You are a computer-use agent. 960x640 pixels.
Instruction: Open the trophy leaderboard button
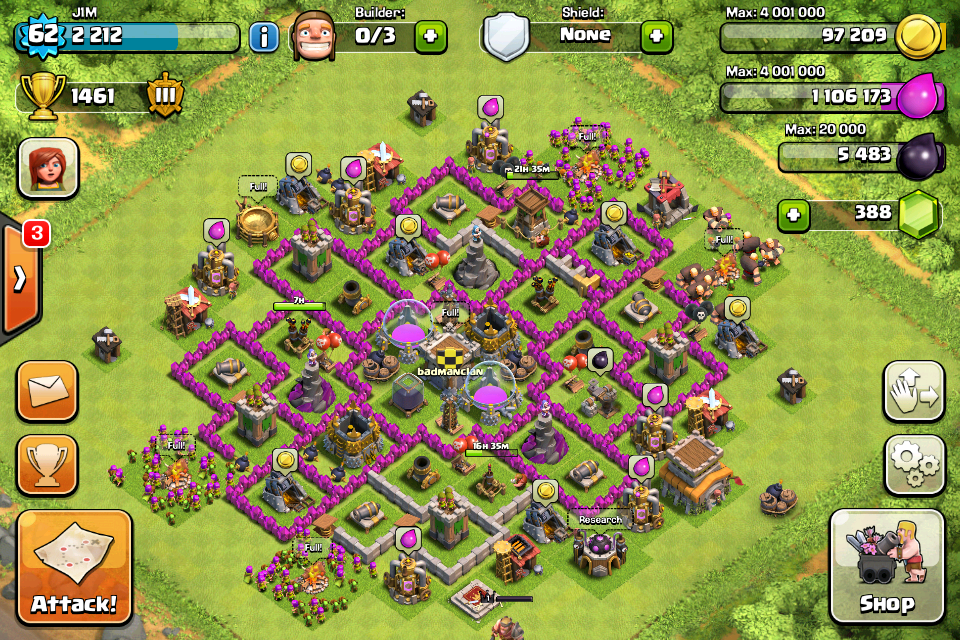click(47, 465)
